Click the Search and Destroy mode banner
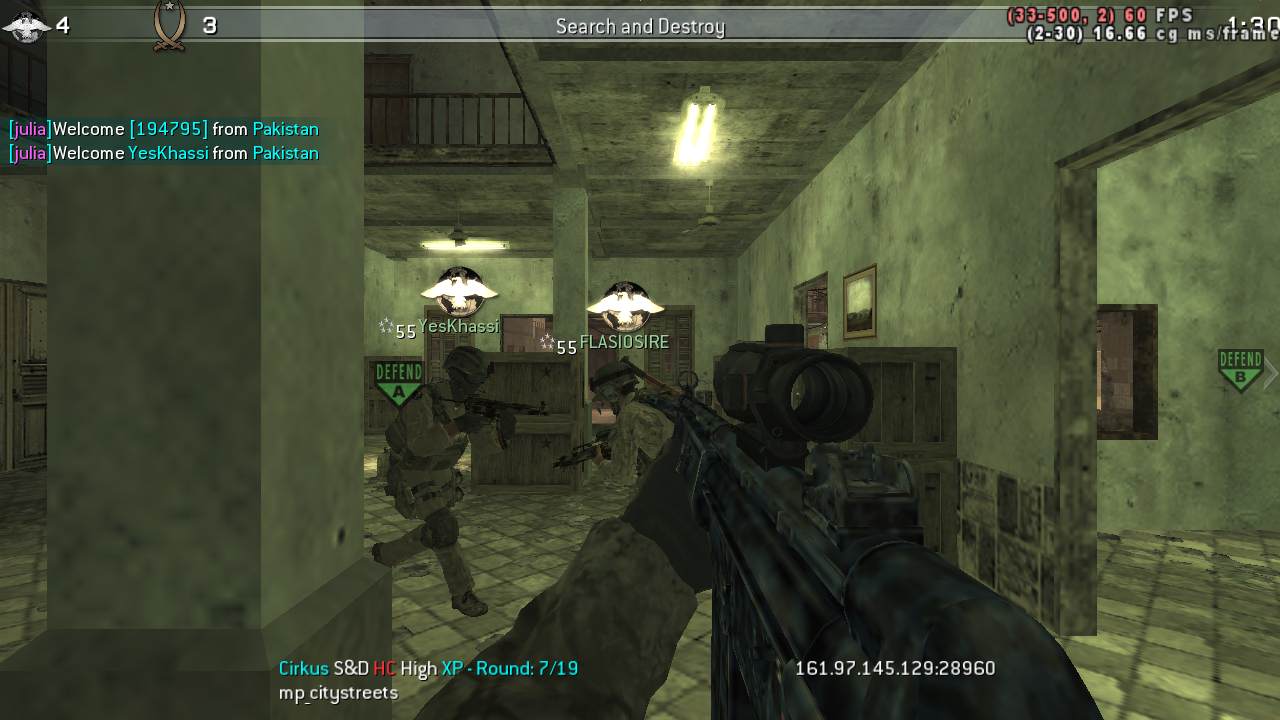 point(639,26)
